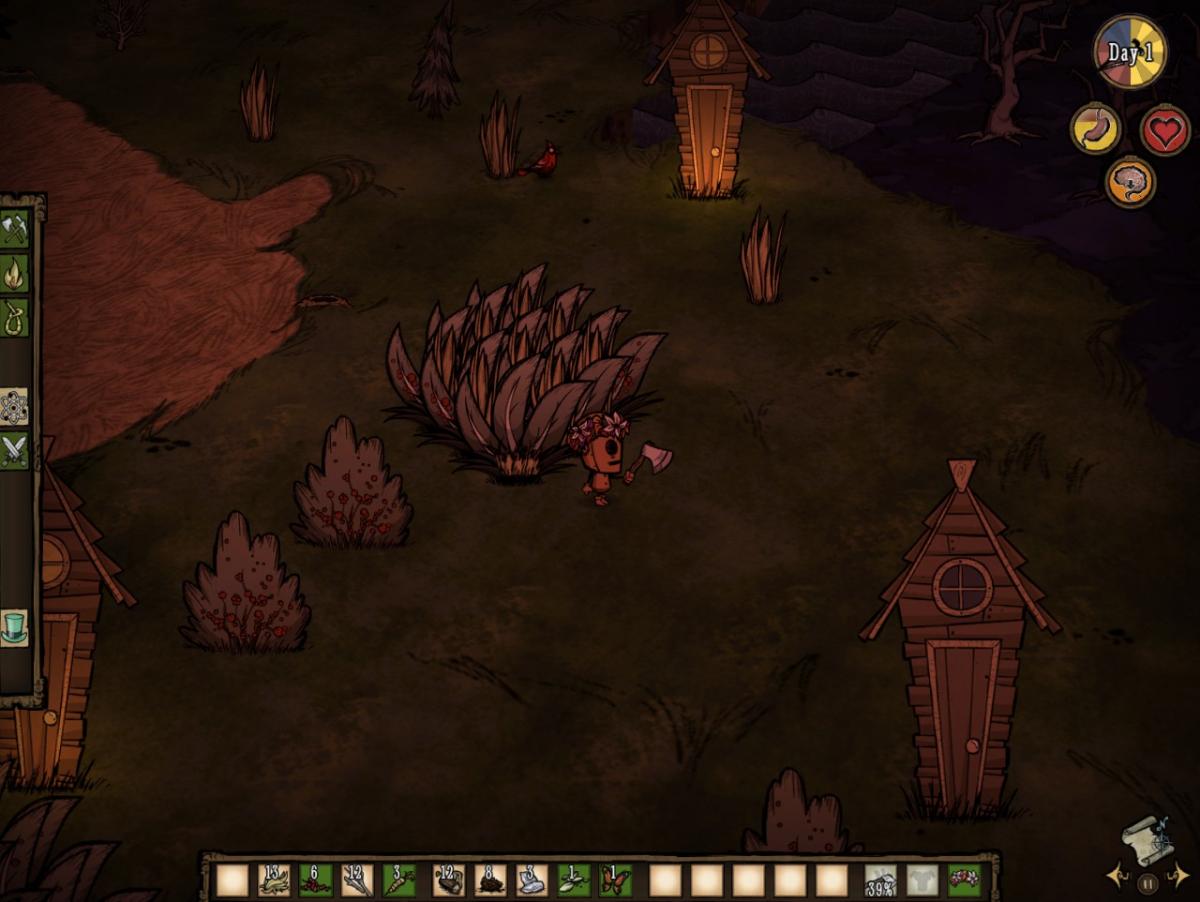Click the equipped flower garland head slot
This screenshot has height=902, width=1200.
(964, 880)
